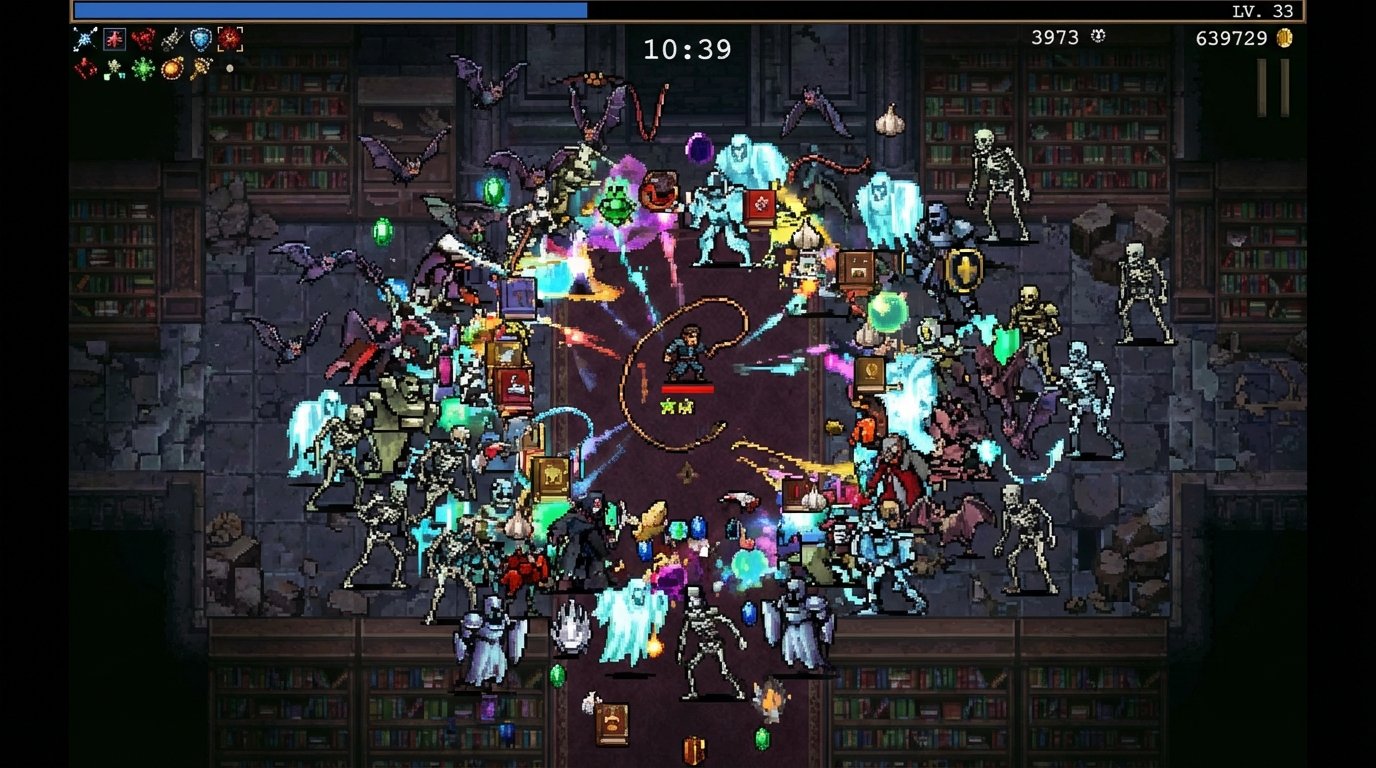Image resolution: width=1376 pixels, height=768 pixels.
Task: Select the blue cross weapon icon
Action: pos(85,41)
